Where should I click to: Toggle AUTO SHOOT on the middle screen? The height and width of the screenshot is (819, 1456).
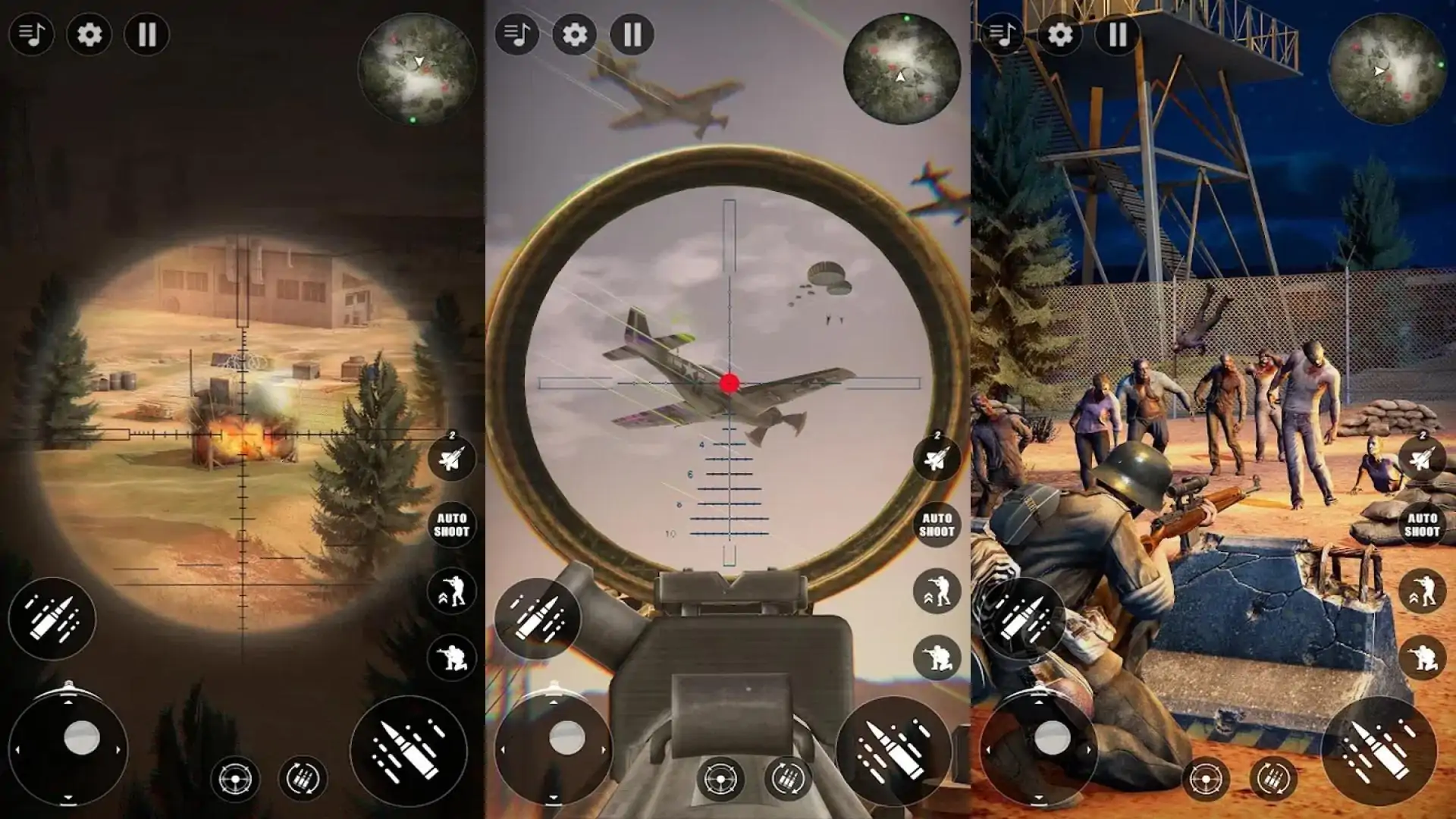point(937,525)
